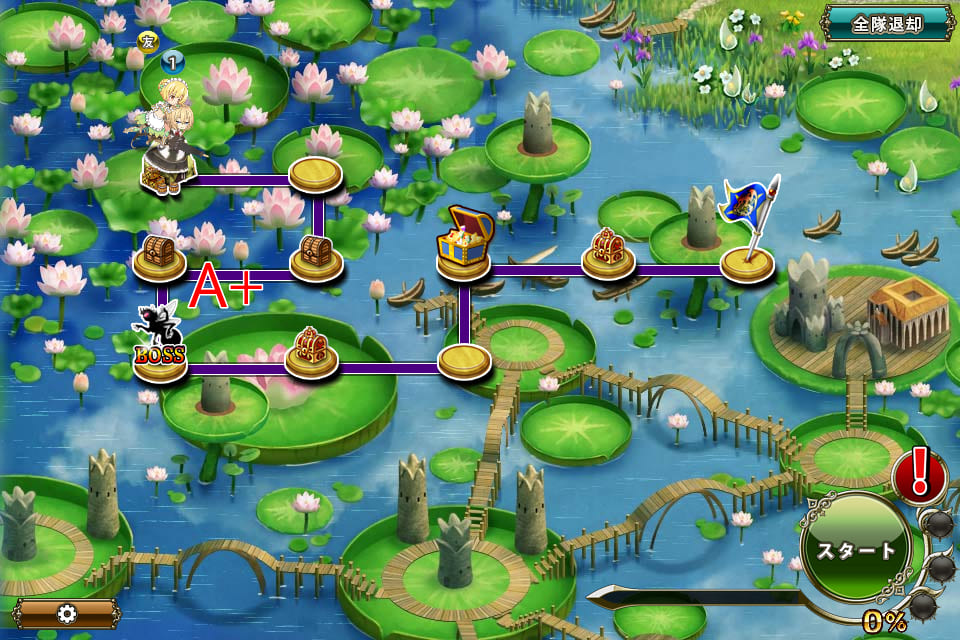Tap the 全隊退却 retreat button
Screen dimensions: 960x640
[886, 24]
